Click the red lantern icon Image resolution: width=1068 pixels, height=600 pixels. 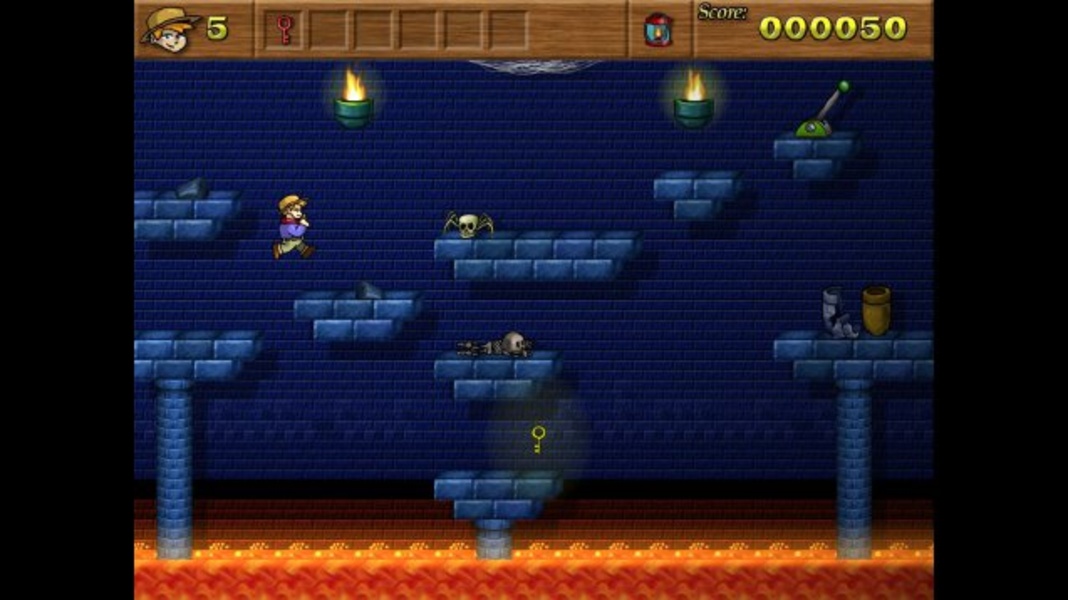pyautogui.click(x=658, y=29)
